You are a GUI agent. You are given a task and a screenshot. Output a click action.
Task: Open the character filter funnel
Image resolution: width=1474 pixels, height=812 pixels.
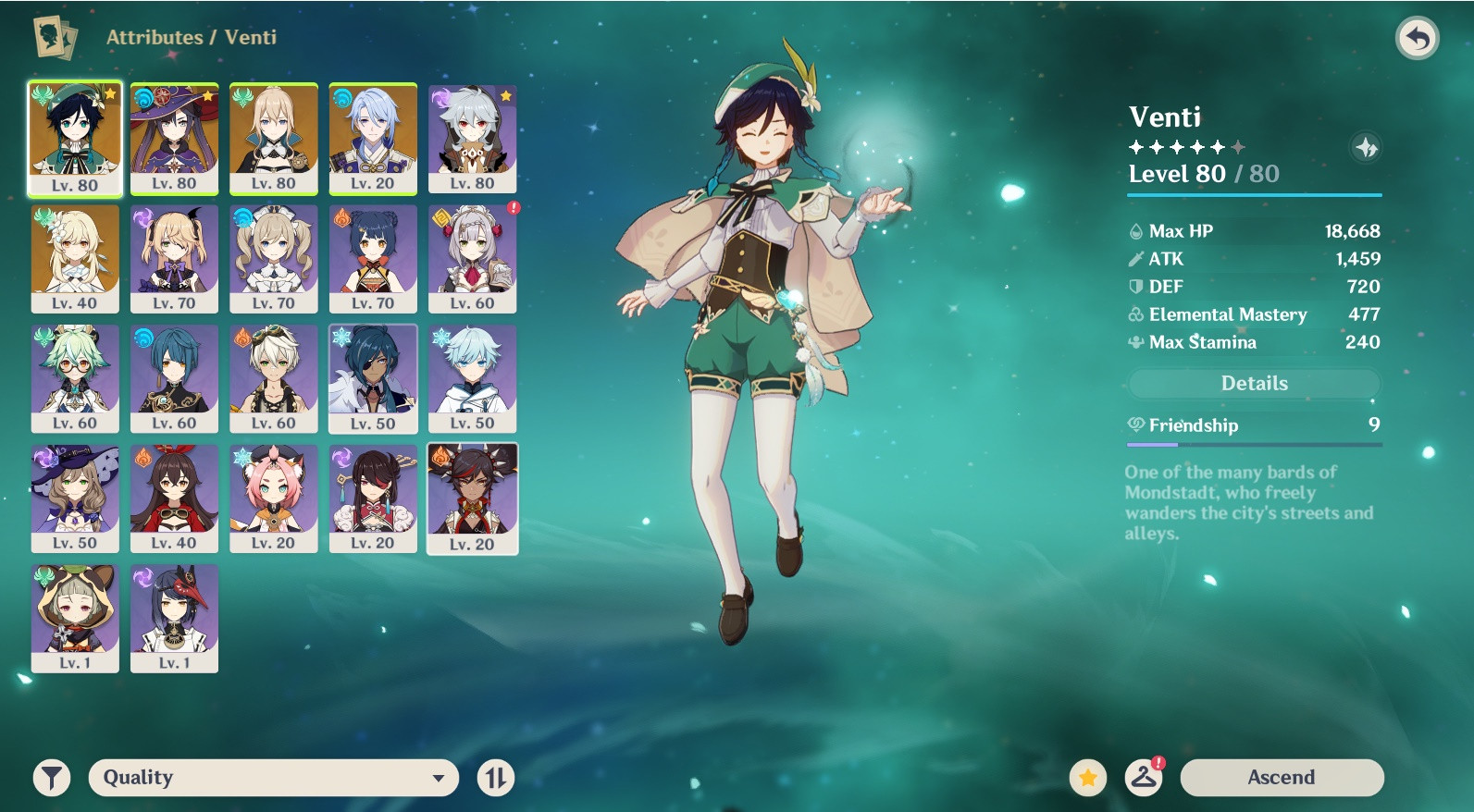(52, 778)
